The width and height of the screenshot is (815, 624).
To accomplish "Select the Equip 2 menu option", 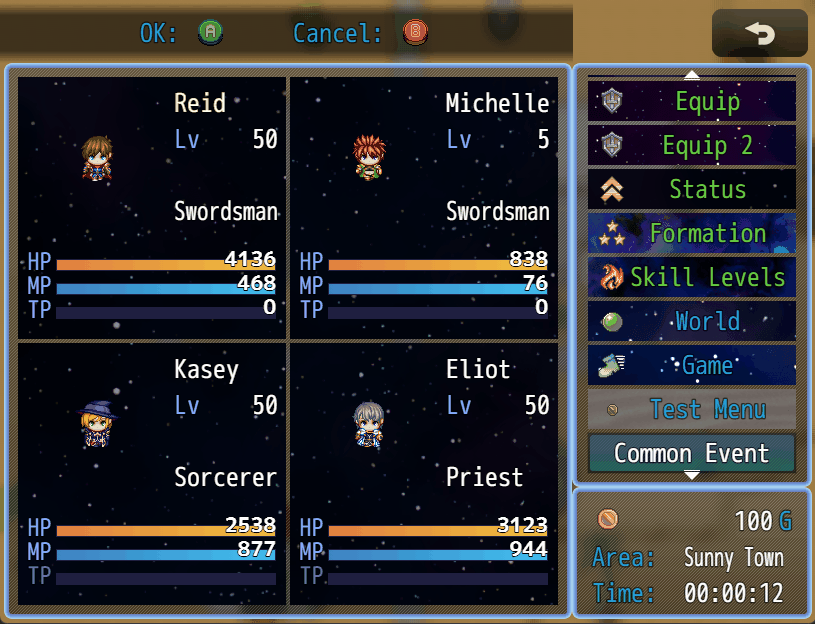I will pos(692,145).
